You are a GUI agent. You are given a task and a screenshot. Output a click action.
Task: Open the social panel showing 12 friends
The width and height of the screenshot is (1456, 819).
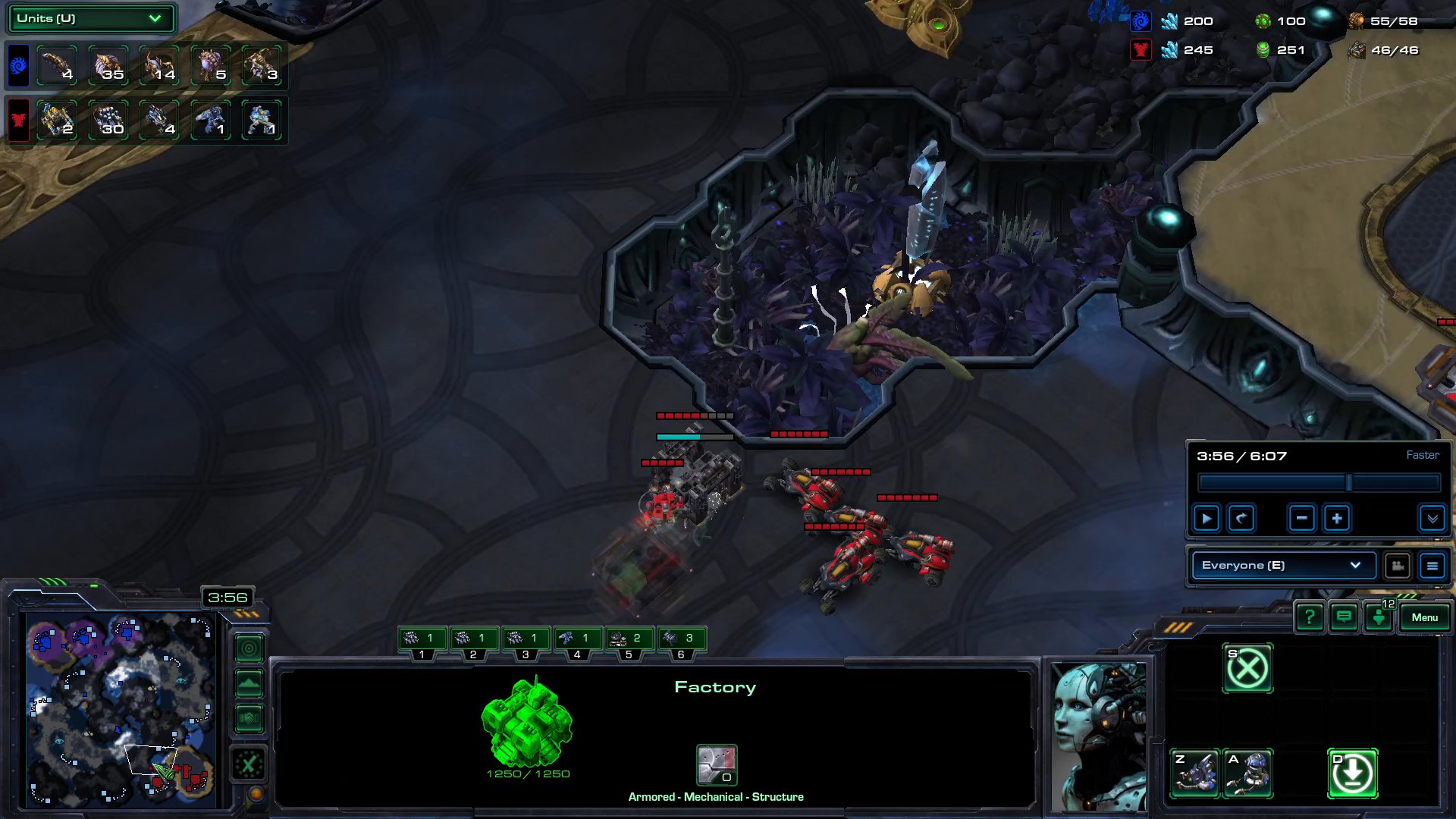tap(1378, 616)
